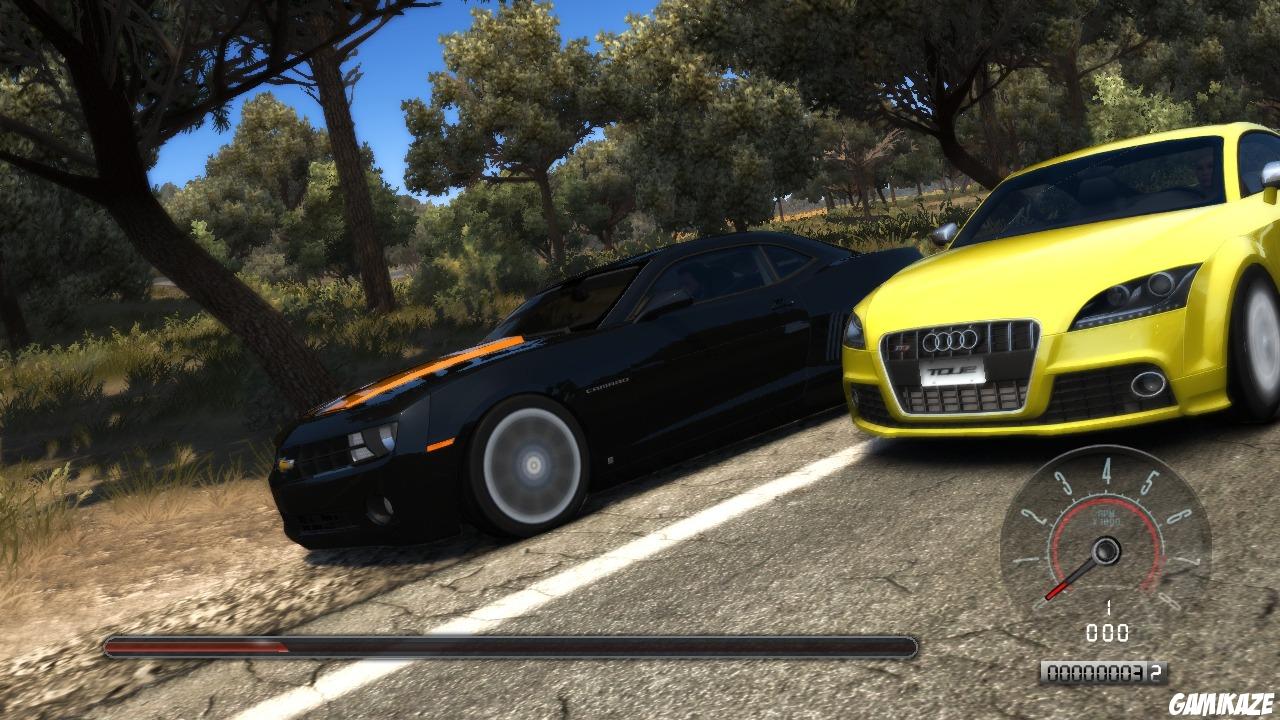Select the TTS badge on the Audi grille

[902, 348]
